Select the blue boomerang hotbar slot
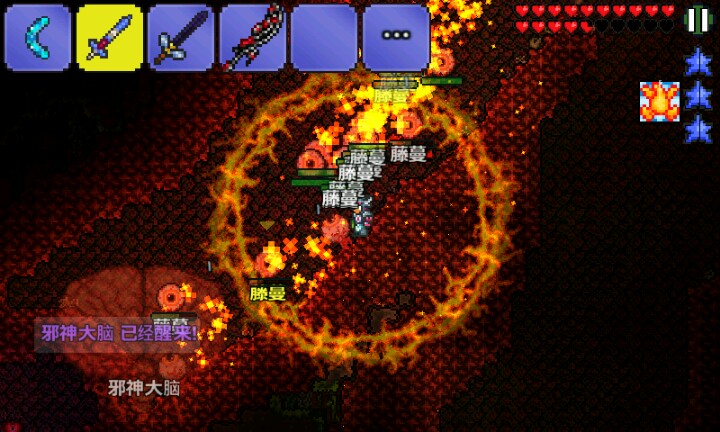Image resolution: width=720 pixels, height=432 pixels. 38,38
